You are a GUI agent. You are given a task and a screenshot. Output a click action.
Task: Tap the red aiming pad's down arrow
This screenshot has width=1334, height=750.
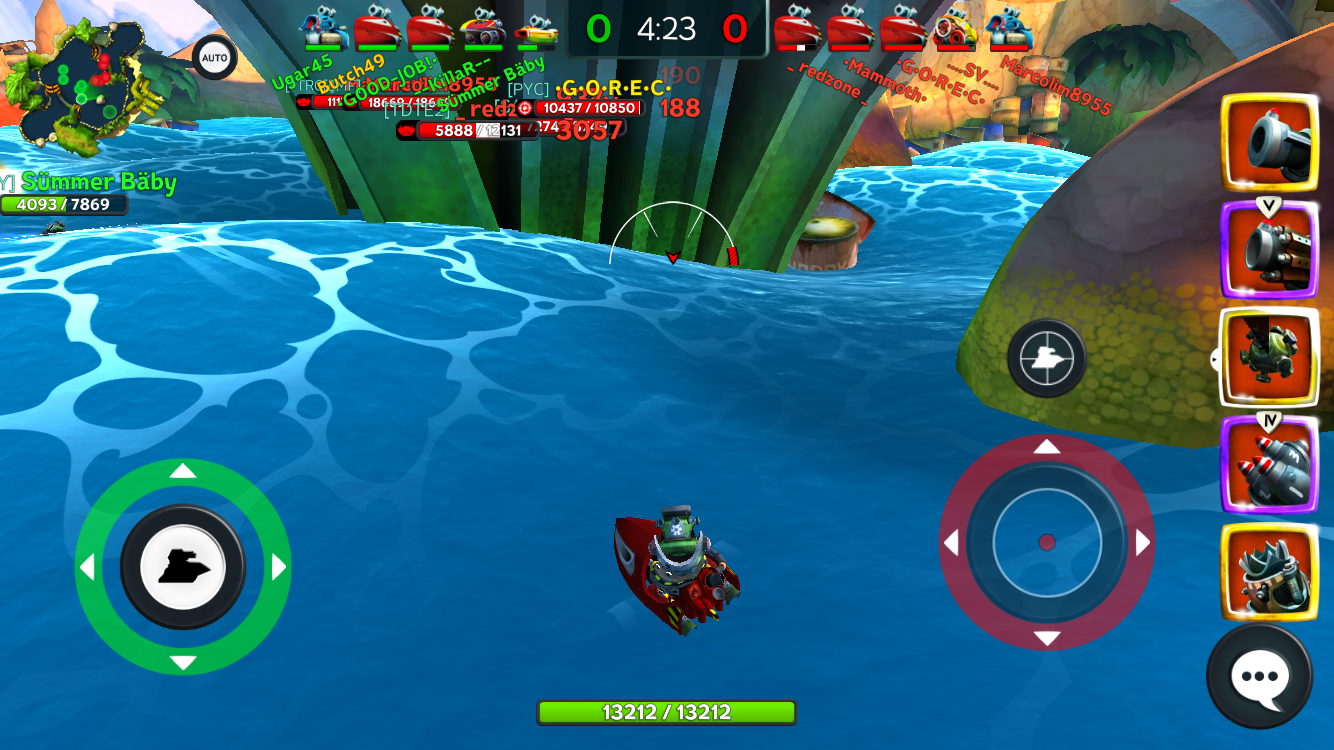coord(1047,639)
